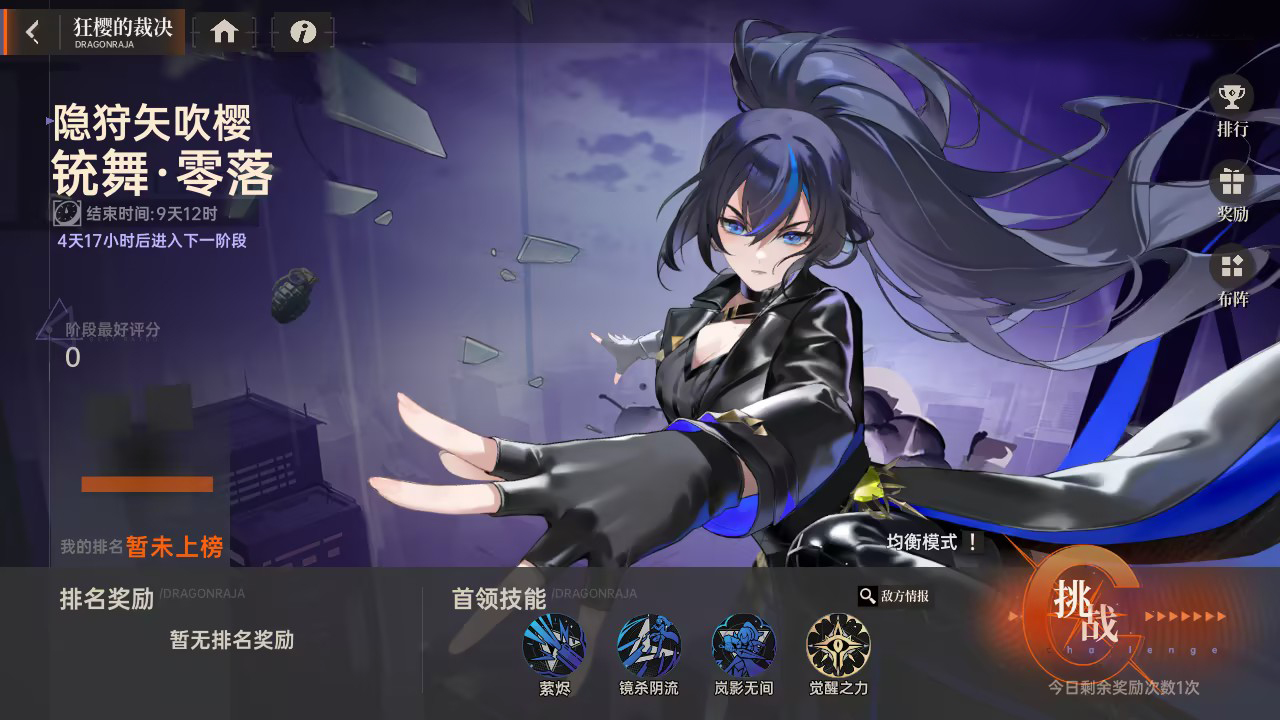Image resolution: width=1280 pixels, height=720 pixels.
Task: Open the info icon next to home
Action: pos(303,31)
